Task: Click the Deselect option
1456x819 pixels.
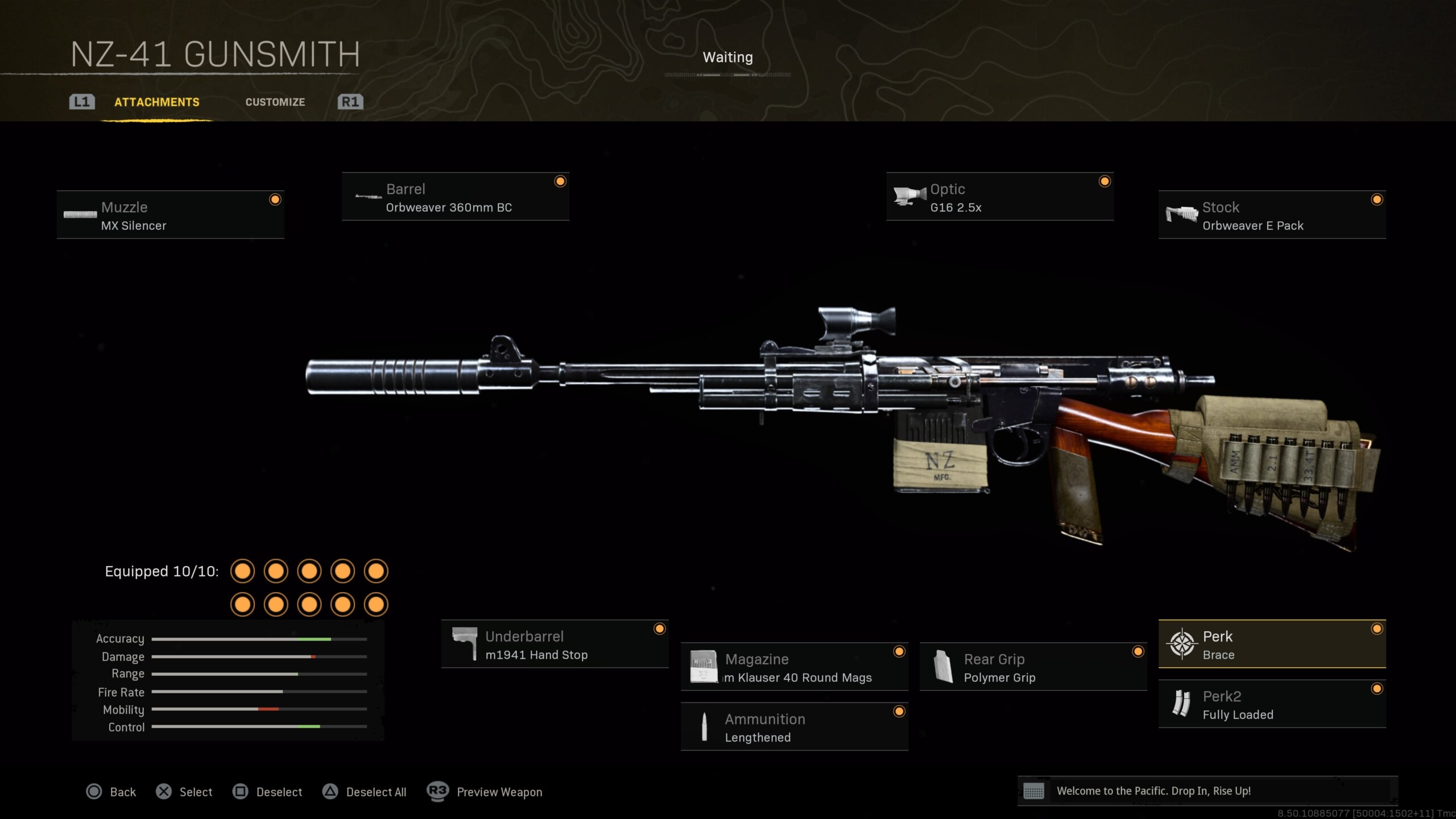Action: tap(267, 792)
